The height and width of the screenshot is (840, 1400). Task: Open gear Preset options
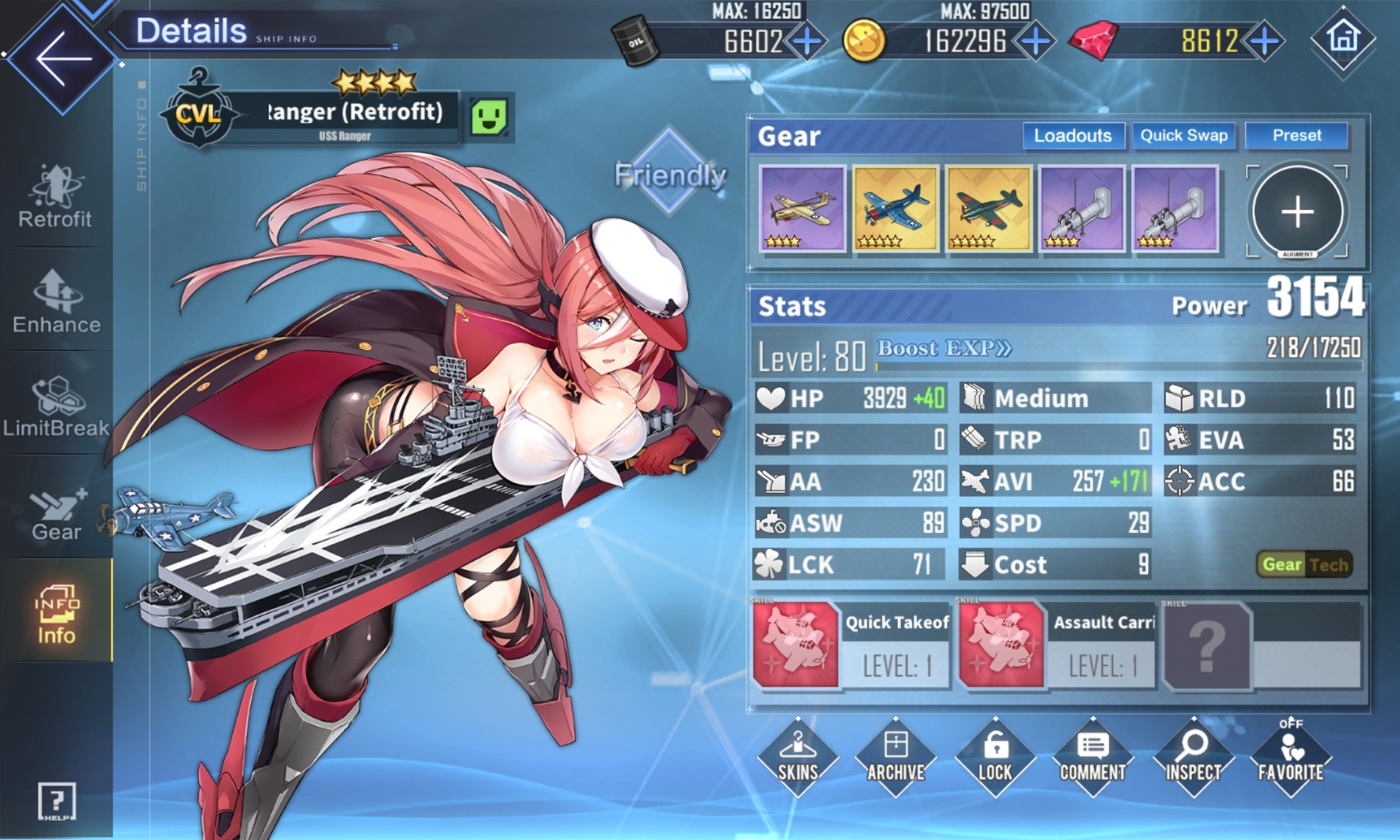[x=1296, y=136]
